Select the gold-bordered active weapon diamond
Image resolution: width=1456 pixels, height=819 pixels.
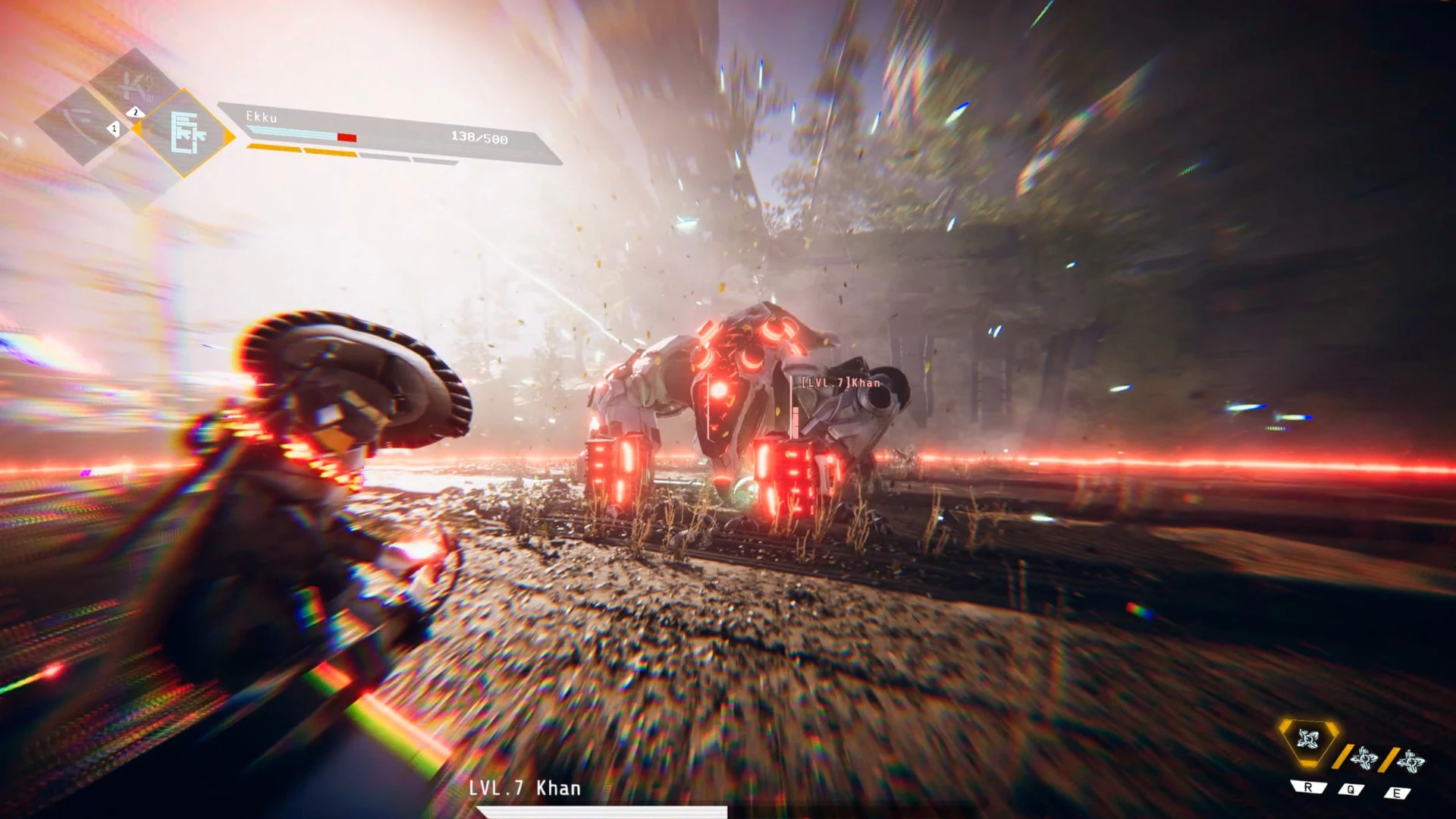point(185,133)
